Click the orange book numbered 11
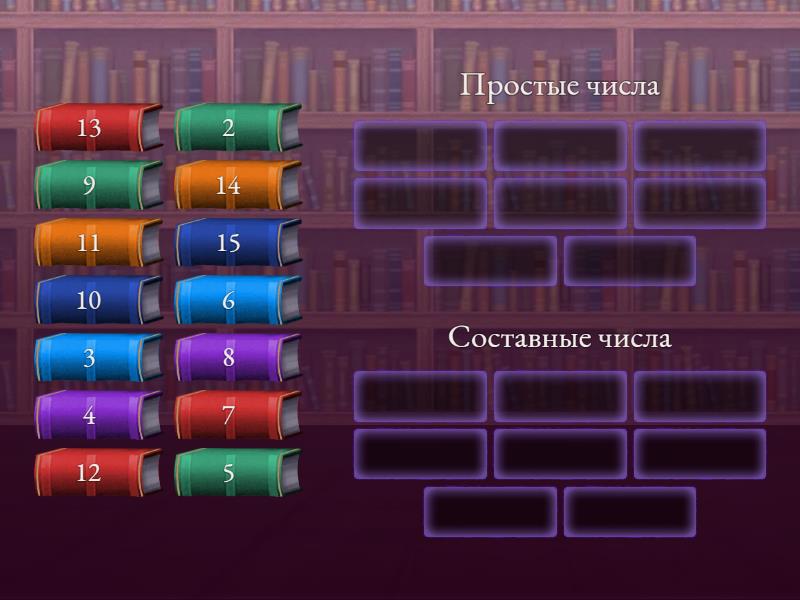800x600 pixels. coord(98,243)
